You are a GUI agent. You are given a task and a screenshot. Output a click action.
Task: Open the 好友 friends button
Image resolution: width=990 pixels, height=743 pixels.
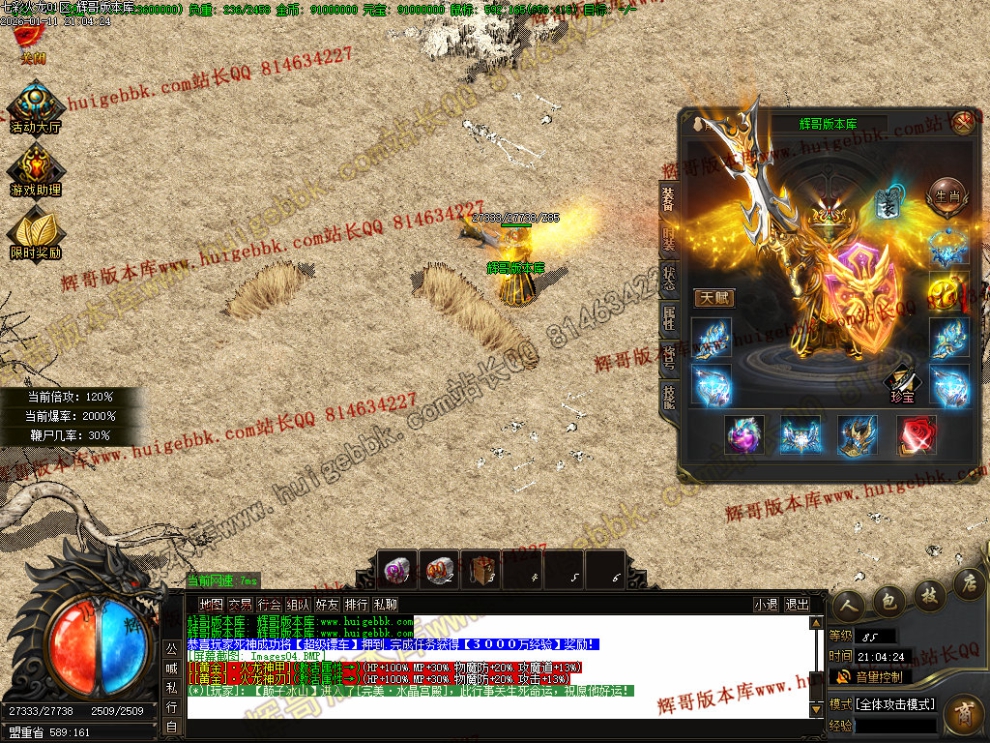tap(327, 605)
